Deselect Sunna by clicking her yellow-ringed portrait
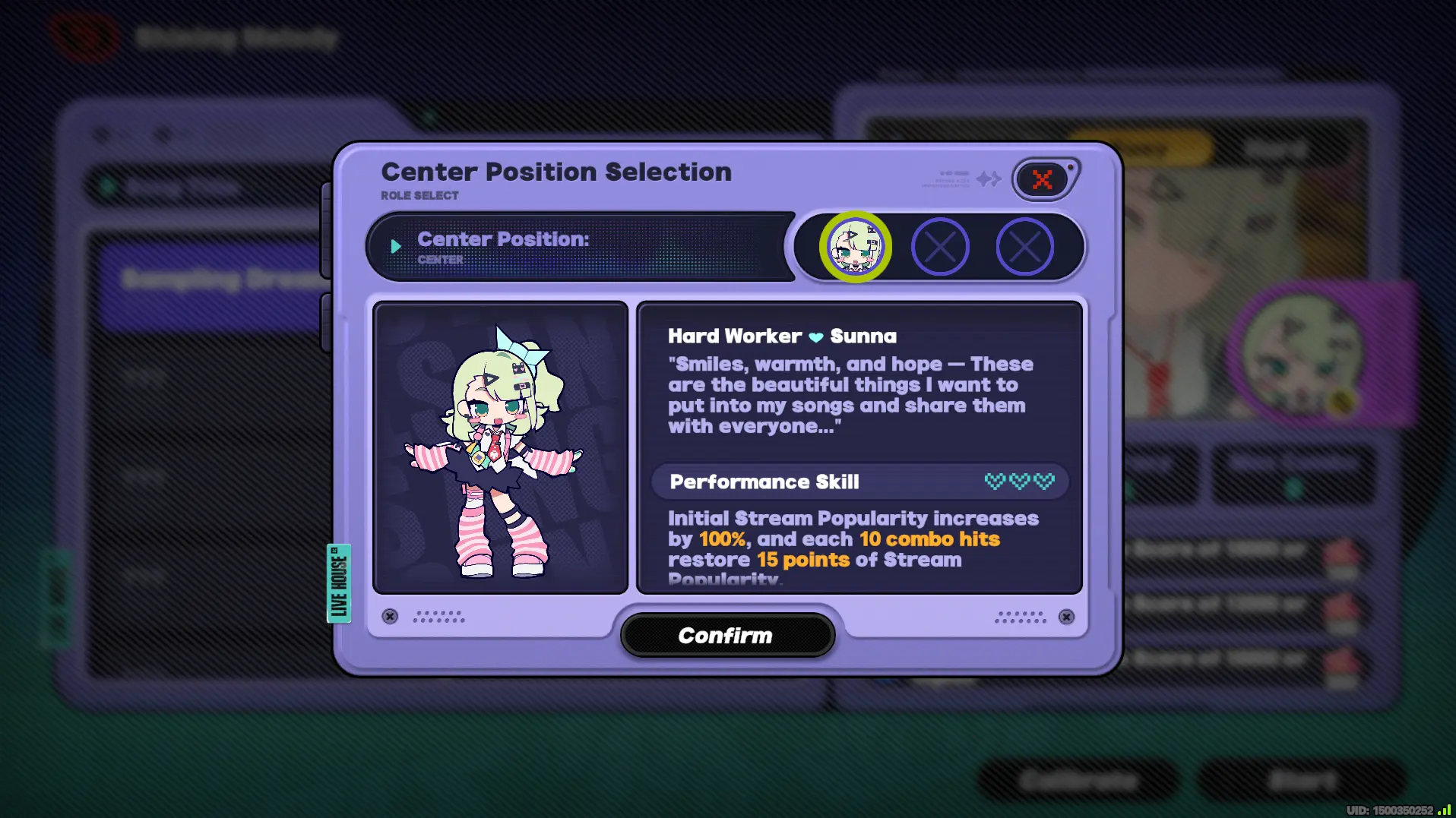1456x818 pixels. 856,247
